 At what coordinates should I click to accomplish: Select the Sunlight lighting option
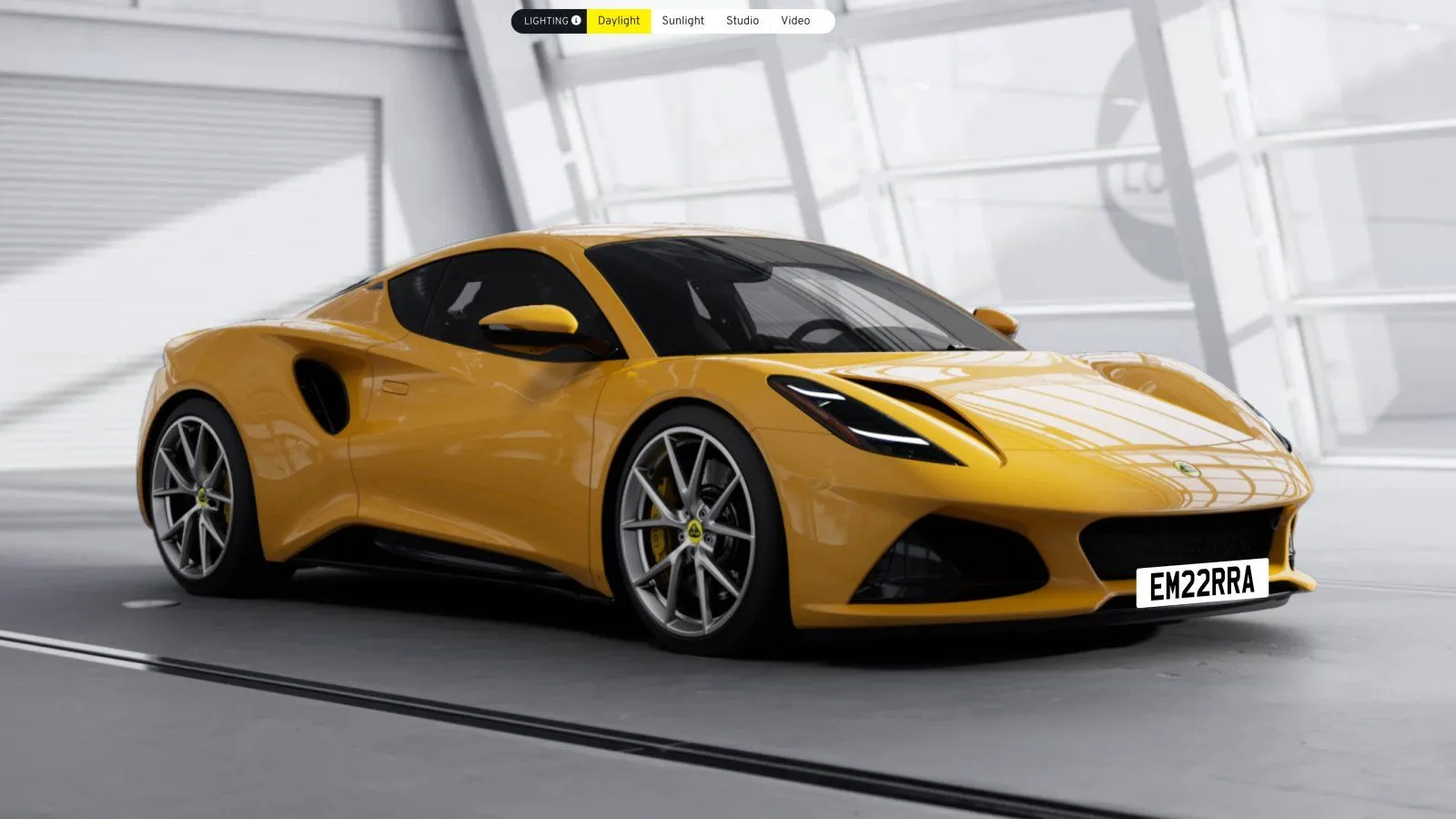(682, 21)
